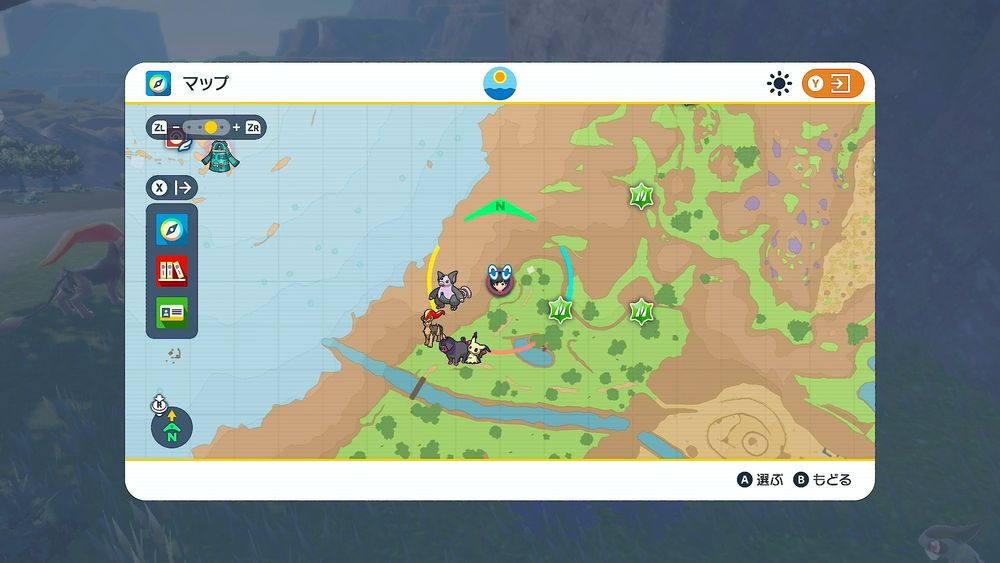This screenshot has height=563, width=1000.
Task: Choose the Pyroar map icon
Action: point(433,327)
